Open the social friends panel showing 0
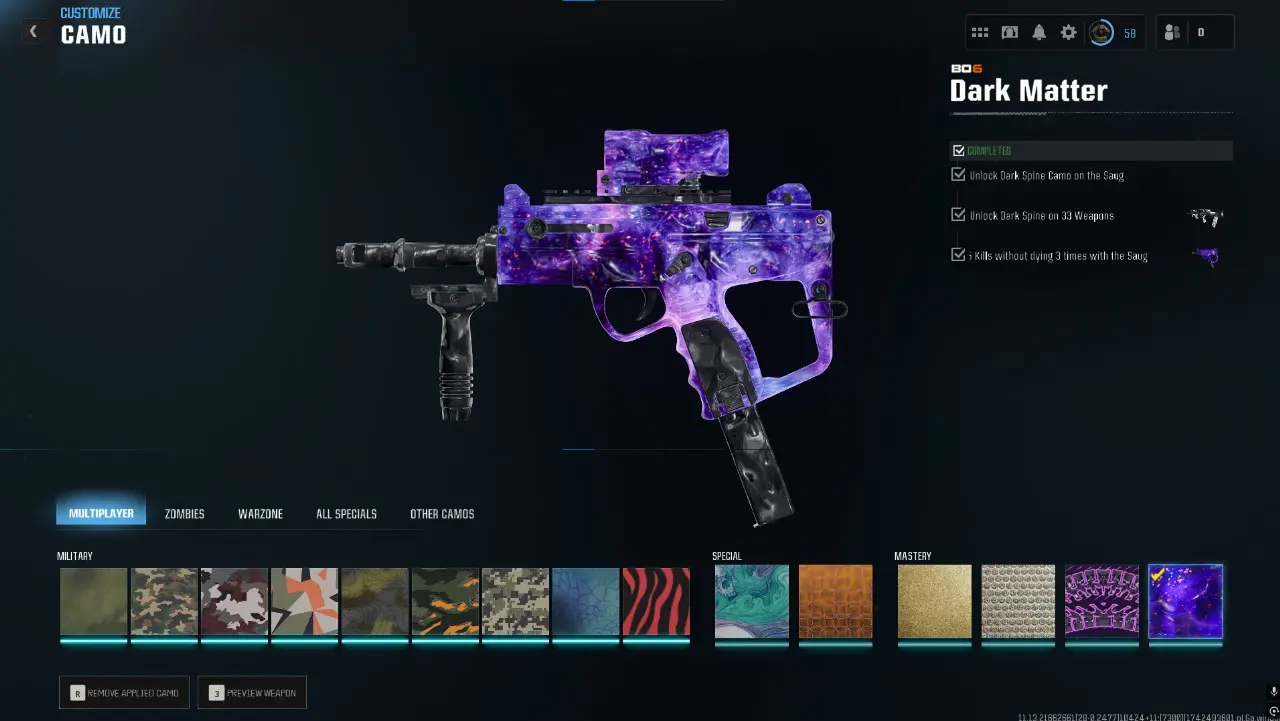The width and height of the screenshot is (1280, 721). pyautogui.click(x=1182, y=30)
